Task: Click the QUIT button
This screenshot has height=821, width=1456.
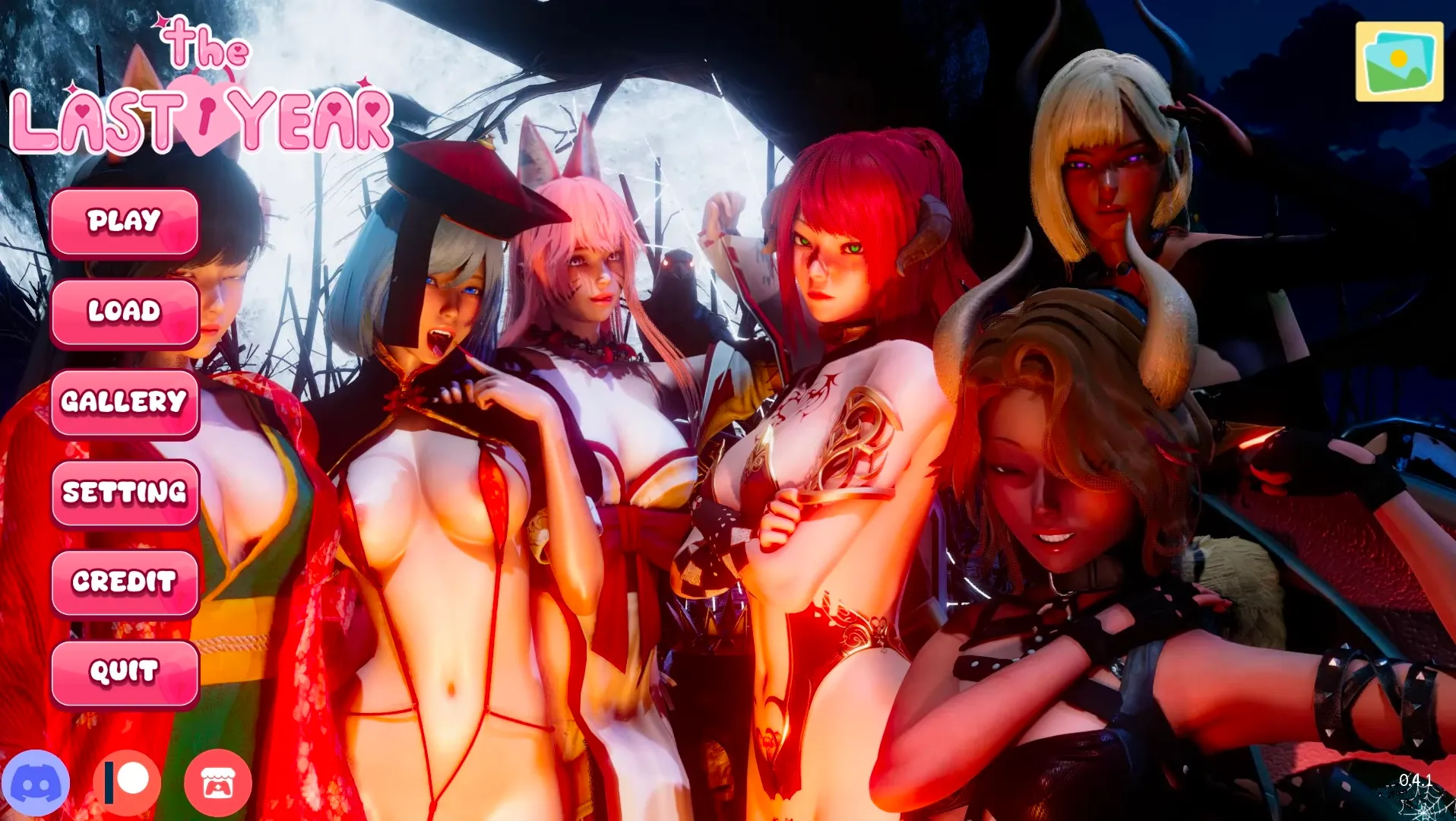Action: coord(125,672)
